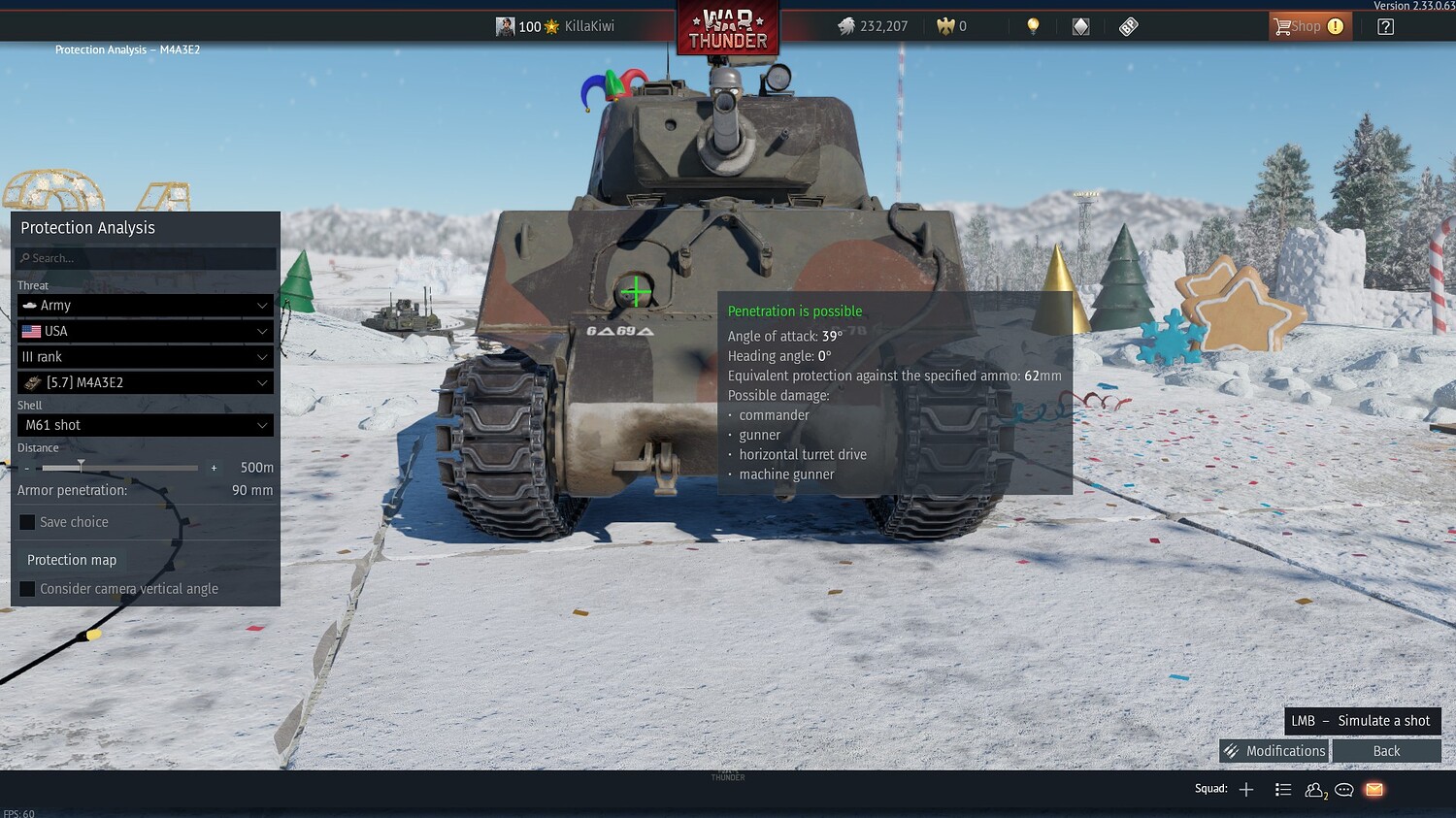The height and width of the screenshot is (818, 1456).
Task: Expand the USA country selector
Action: (x=144, y=331)
